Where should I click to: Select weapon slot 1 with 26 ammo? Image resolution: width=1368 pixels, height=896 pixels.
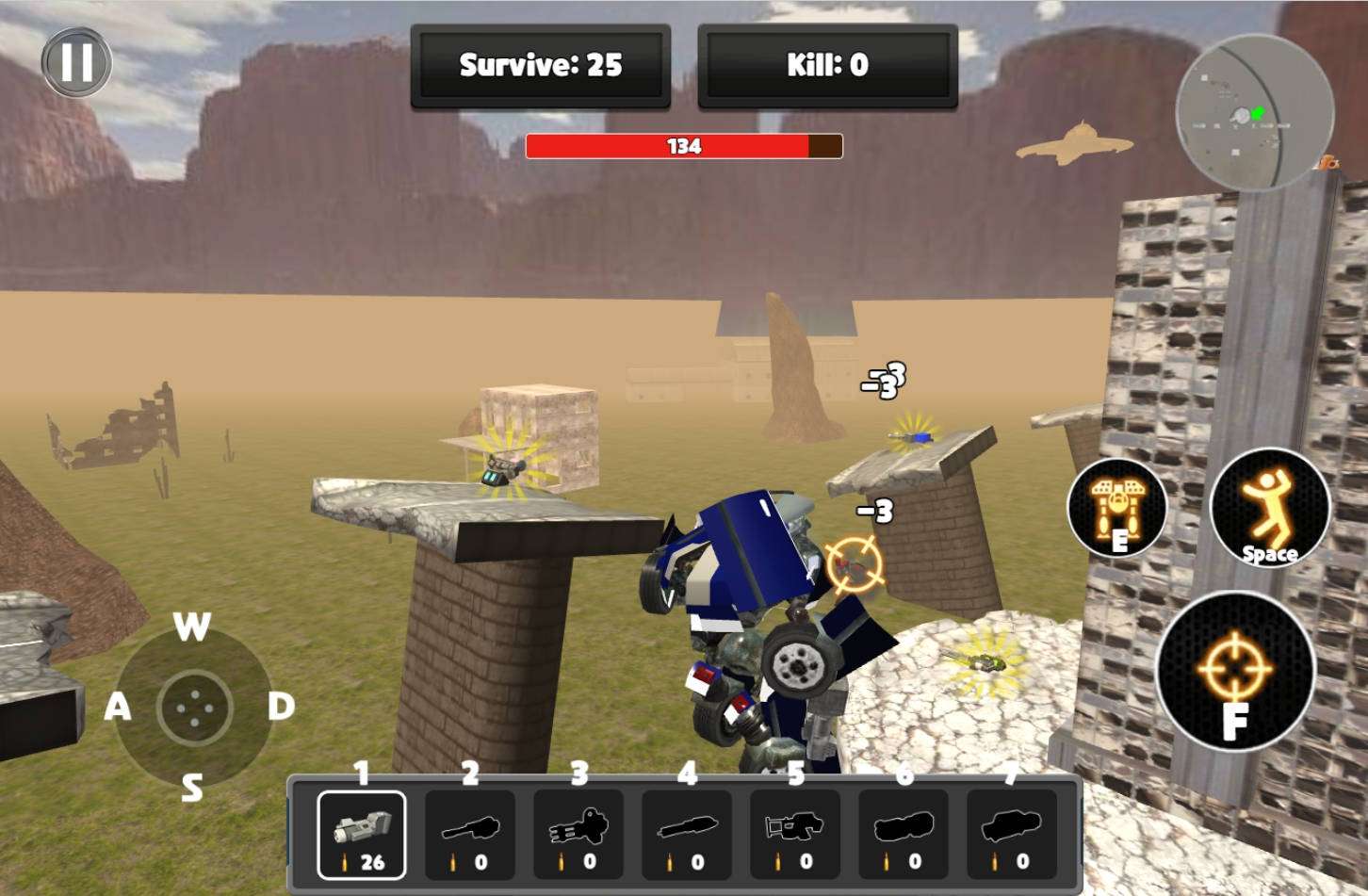coord(362,835)
